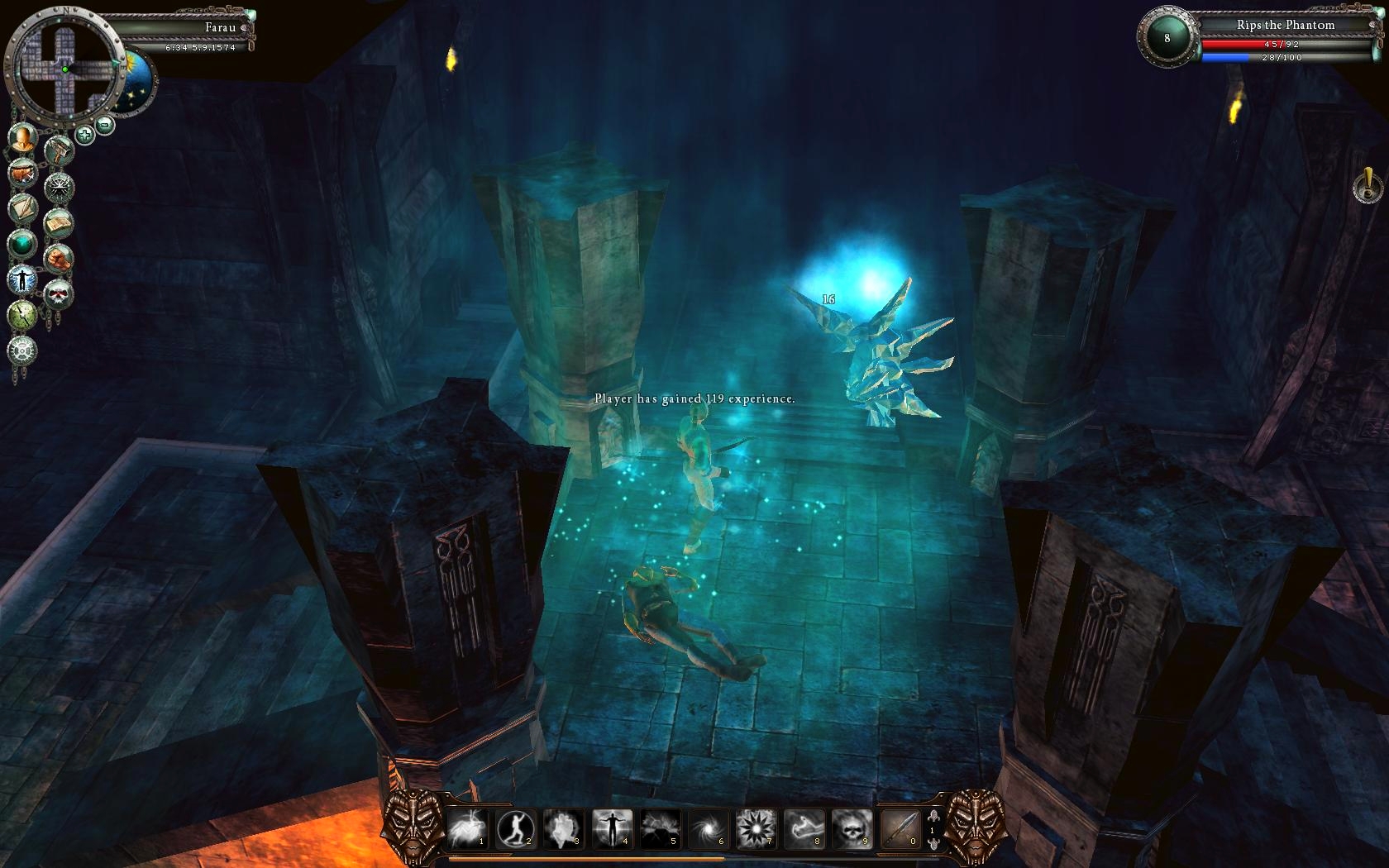Cast the arms-spread figure spell in slot 4

612,827
